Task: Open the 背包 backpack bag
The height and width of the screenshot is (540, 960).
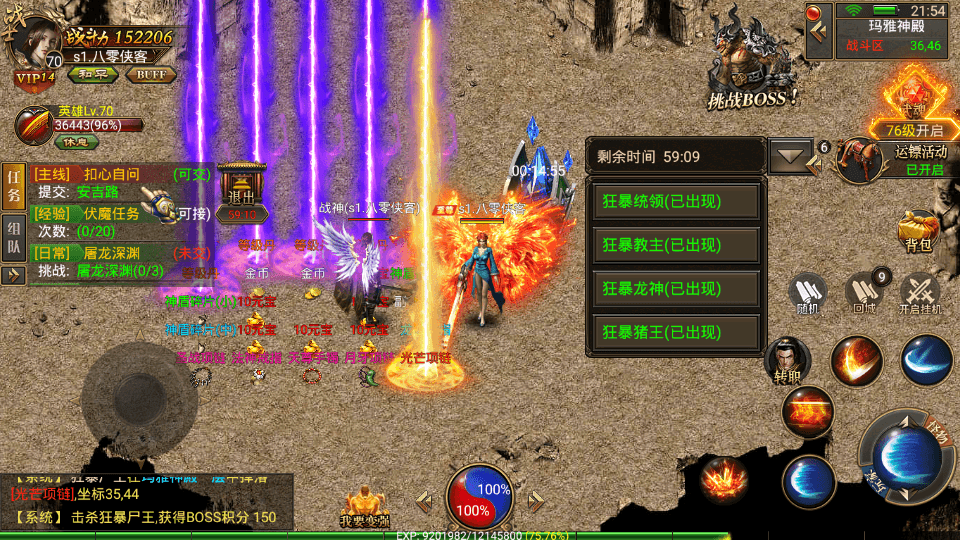Action: (x=917, y=231)
